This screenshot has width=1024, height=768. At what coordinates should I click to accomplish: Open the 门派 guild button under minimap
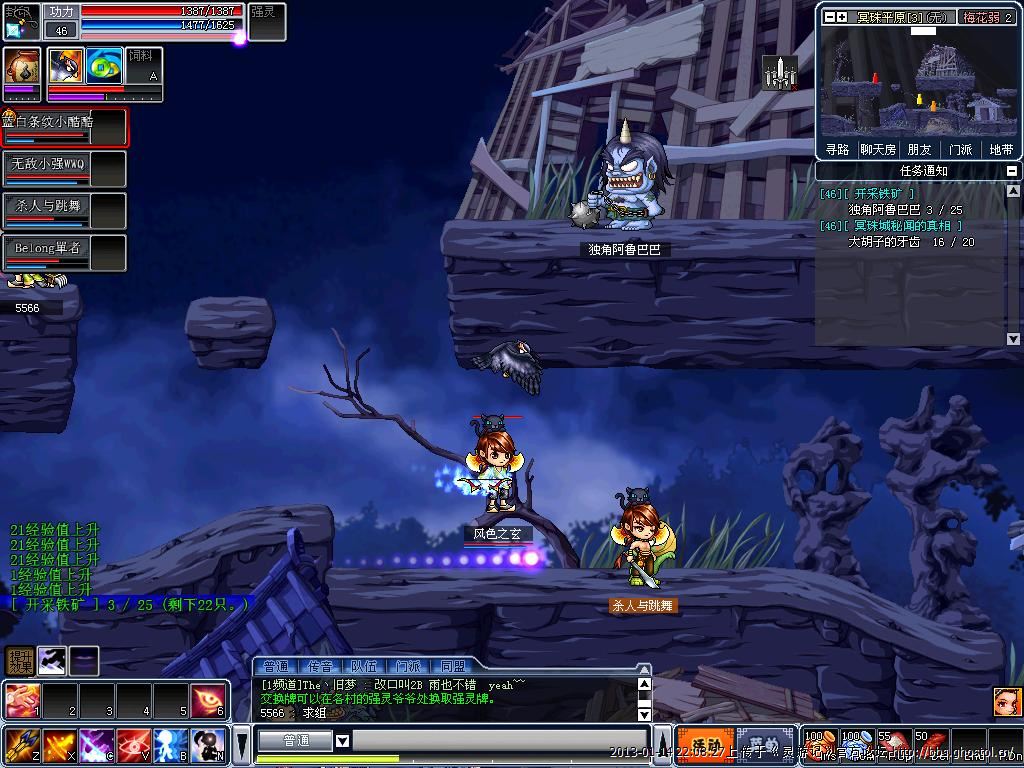pos(960,149)
